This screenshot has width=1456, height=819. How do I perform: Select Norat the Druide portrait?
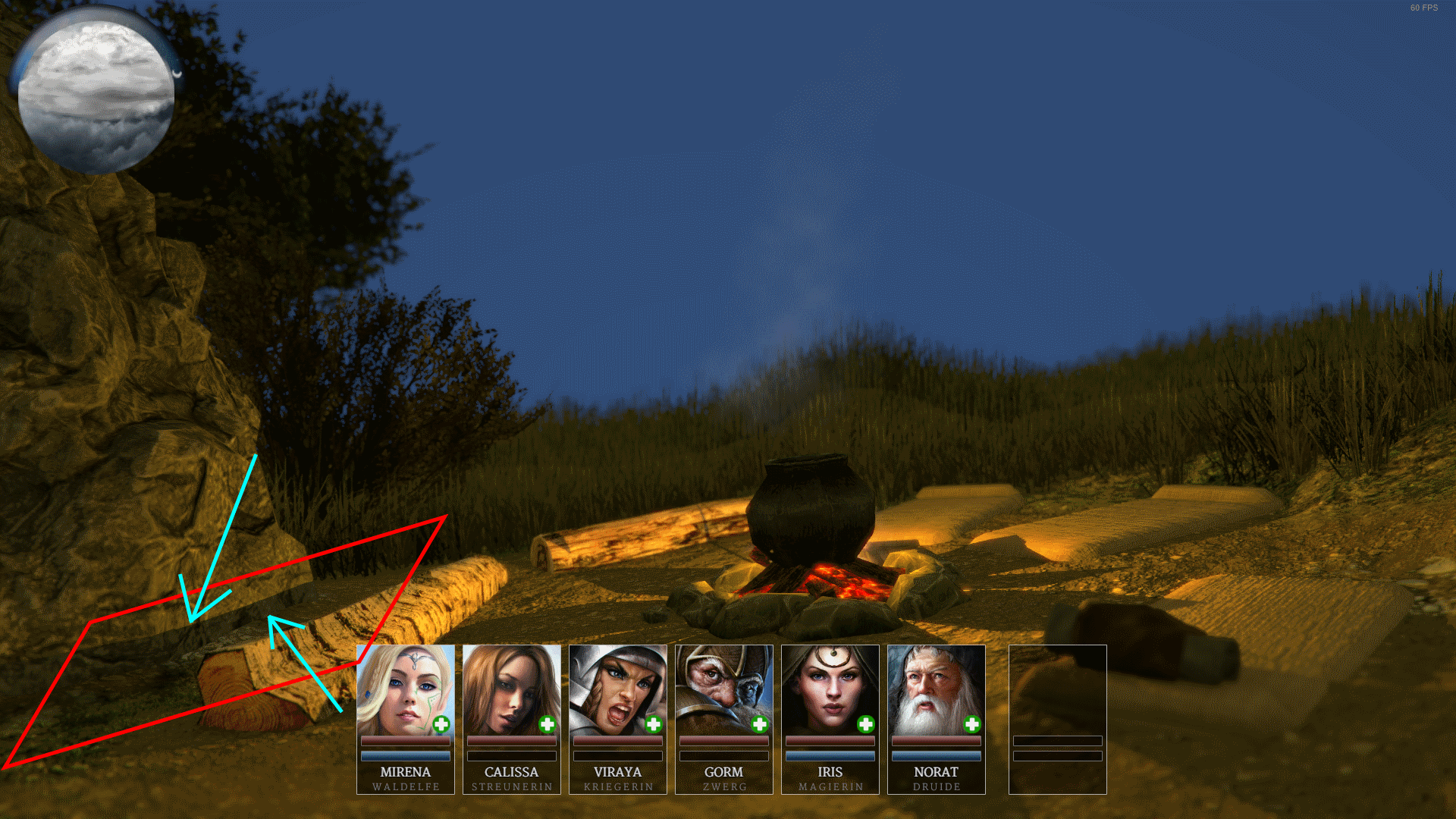936,689
